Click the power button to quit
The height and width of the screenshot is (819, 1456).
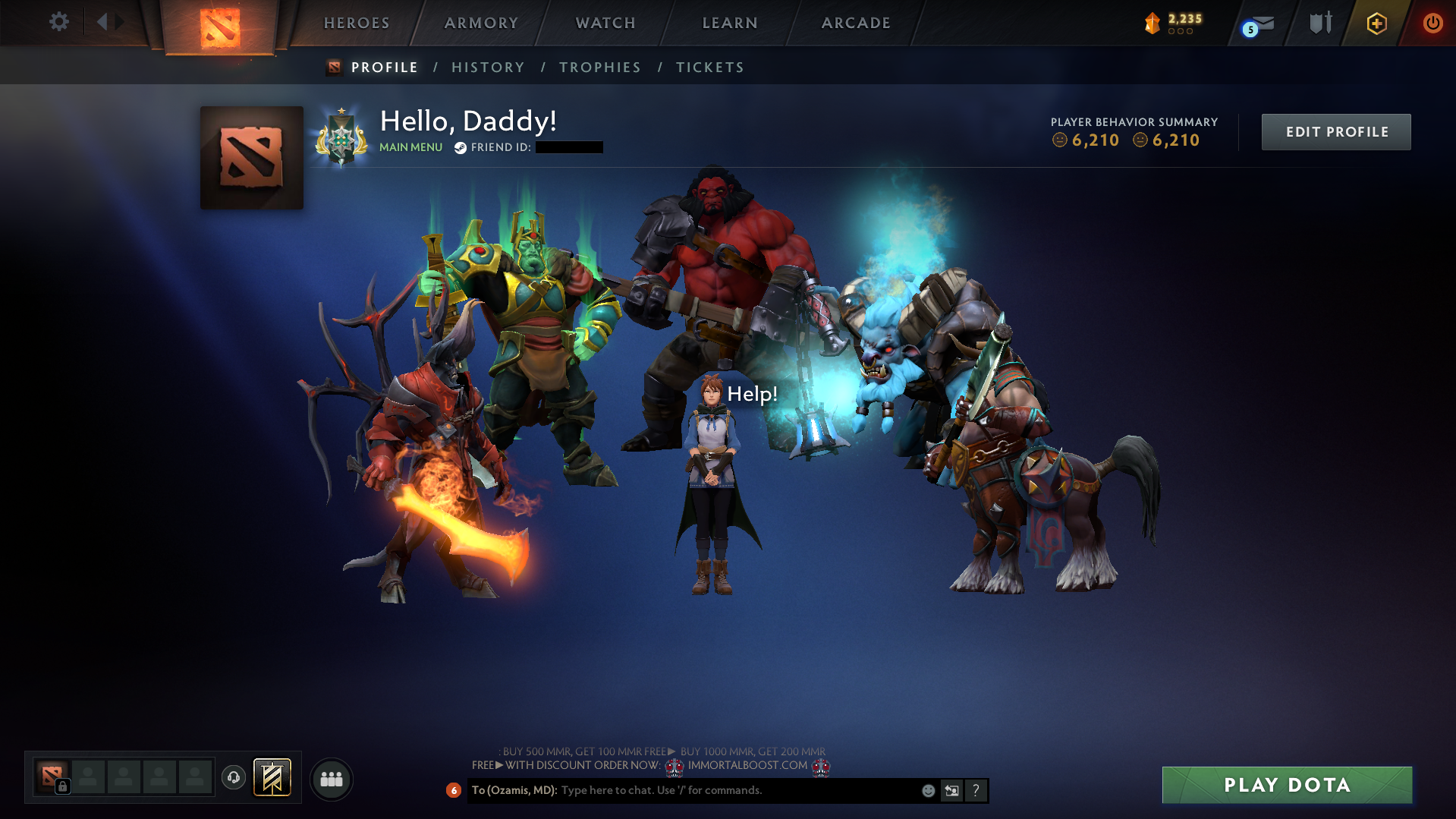click(x=1432, y=23)
